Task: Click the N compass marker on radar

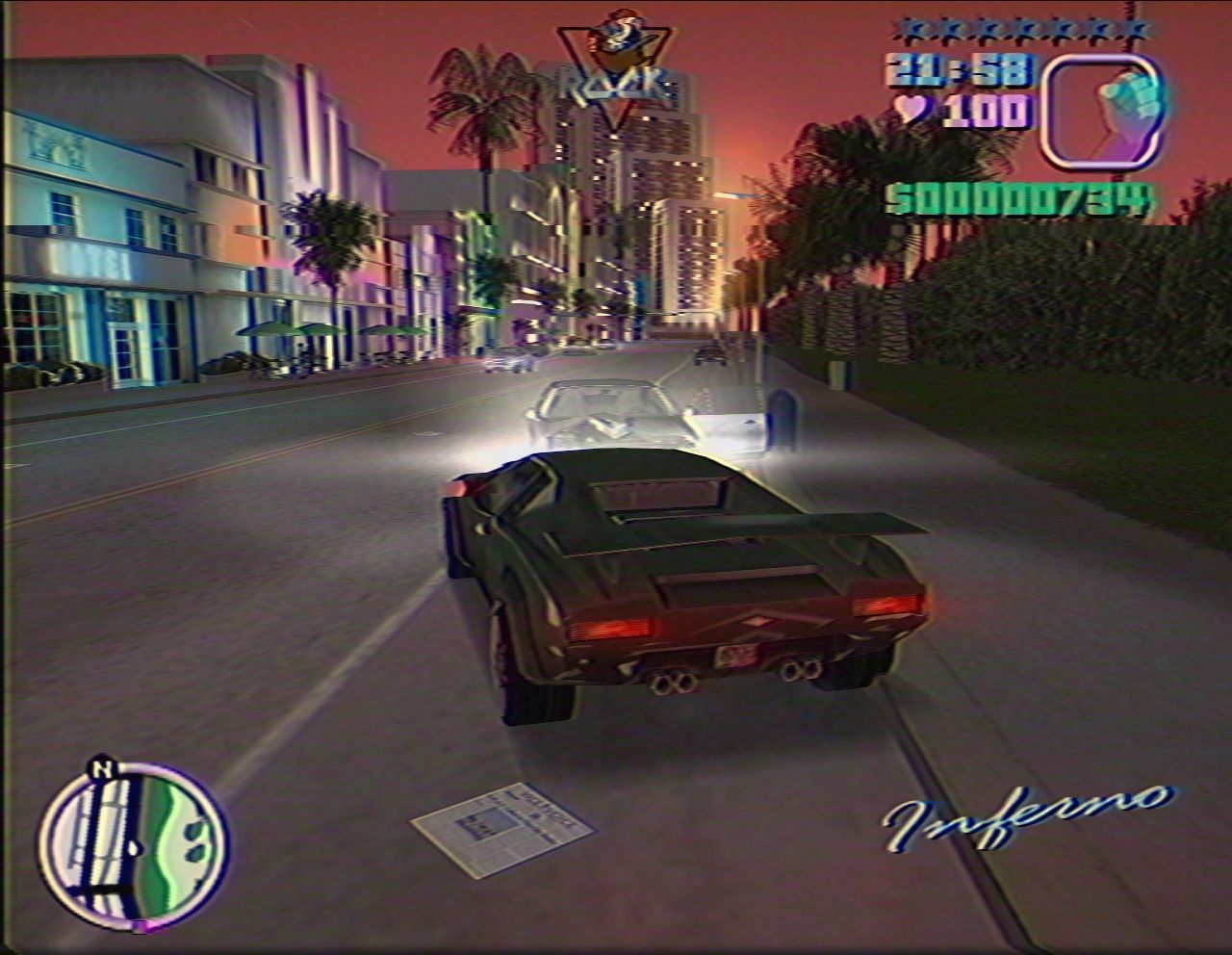Action: pos(102,770)
